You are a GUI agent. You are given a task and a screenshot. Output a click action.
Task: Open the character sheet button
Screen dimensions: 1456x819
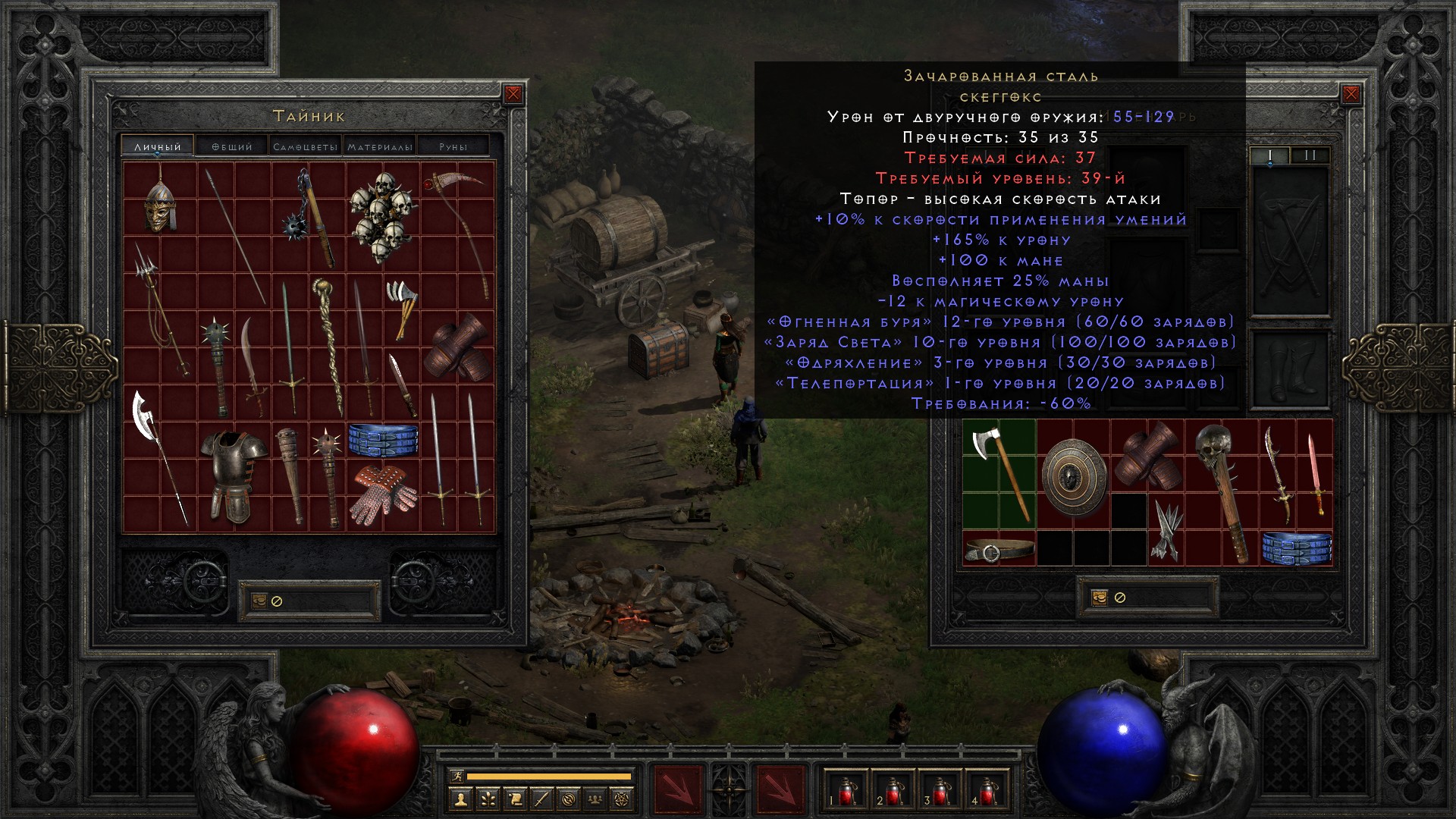460,798
